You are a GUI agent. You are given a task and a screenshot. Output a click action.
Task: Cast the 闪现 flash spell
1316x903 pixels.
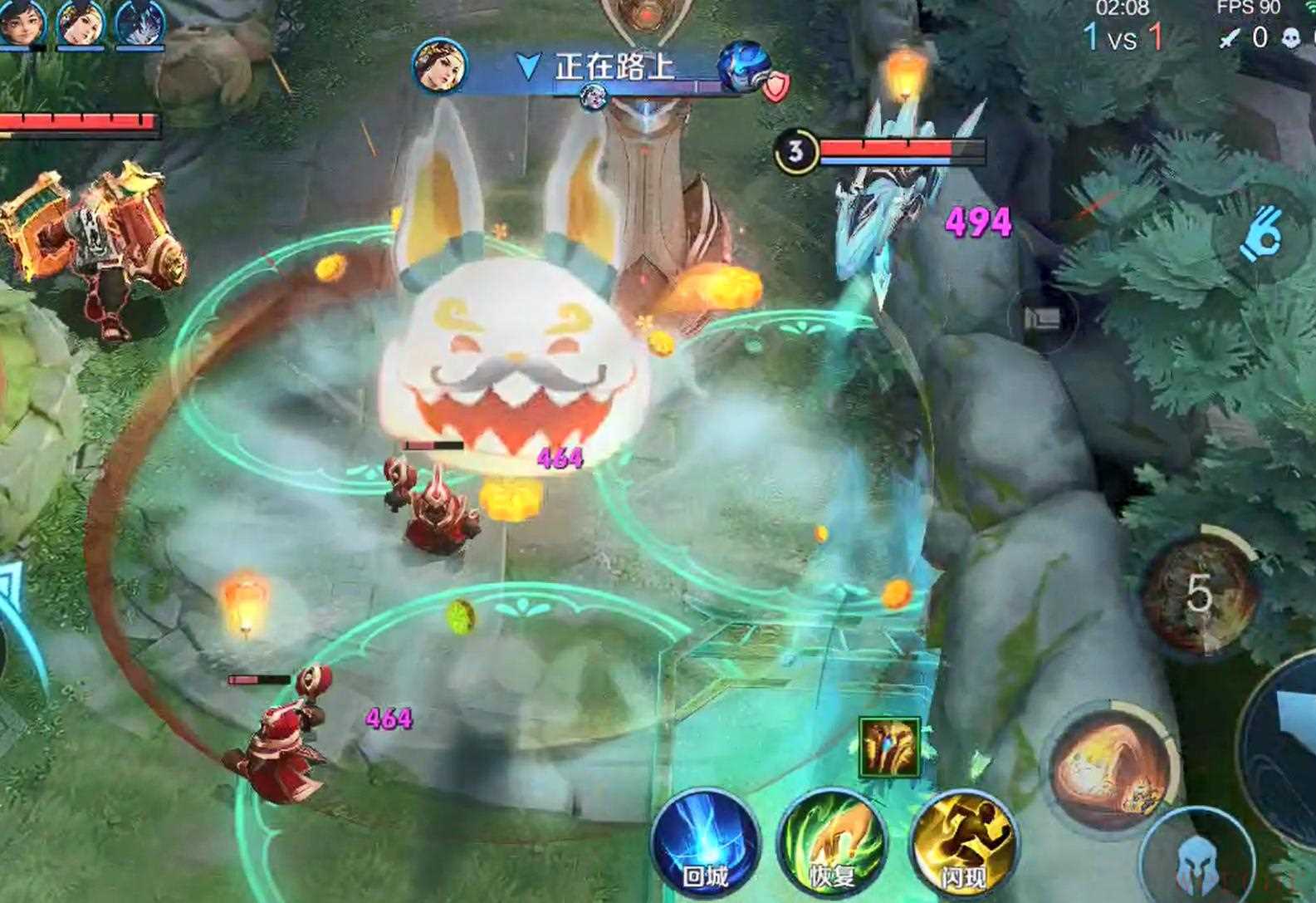pos(964,845)
